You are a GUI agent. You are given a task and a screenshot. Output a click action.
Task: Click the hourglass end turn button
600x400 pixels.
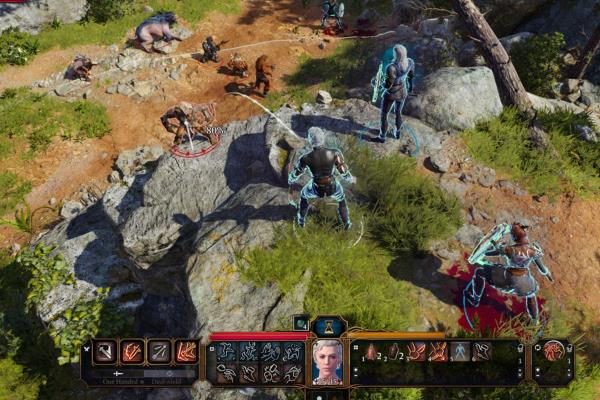(x=329, y=326)
